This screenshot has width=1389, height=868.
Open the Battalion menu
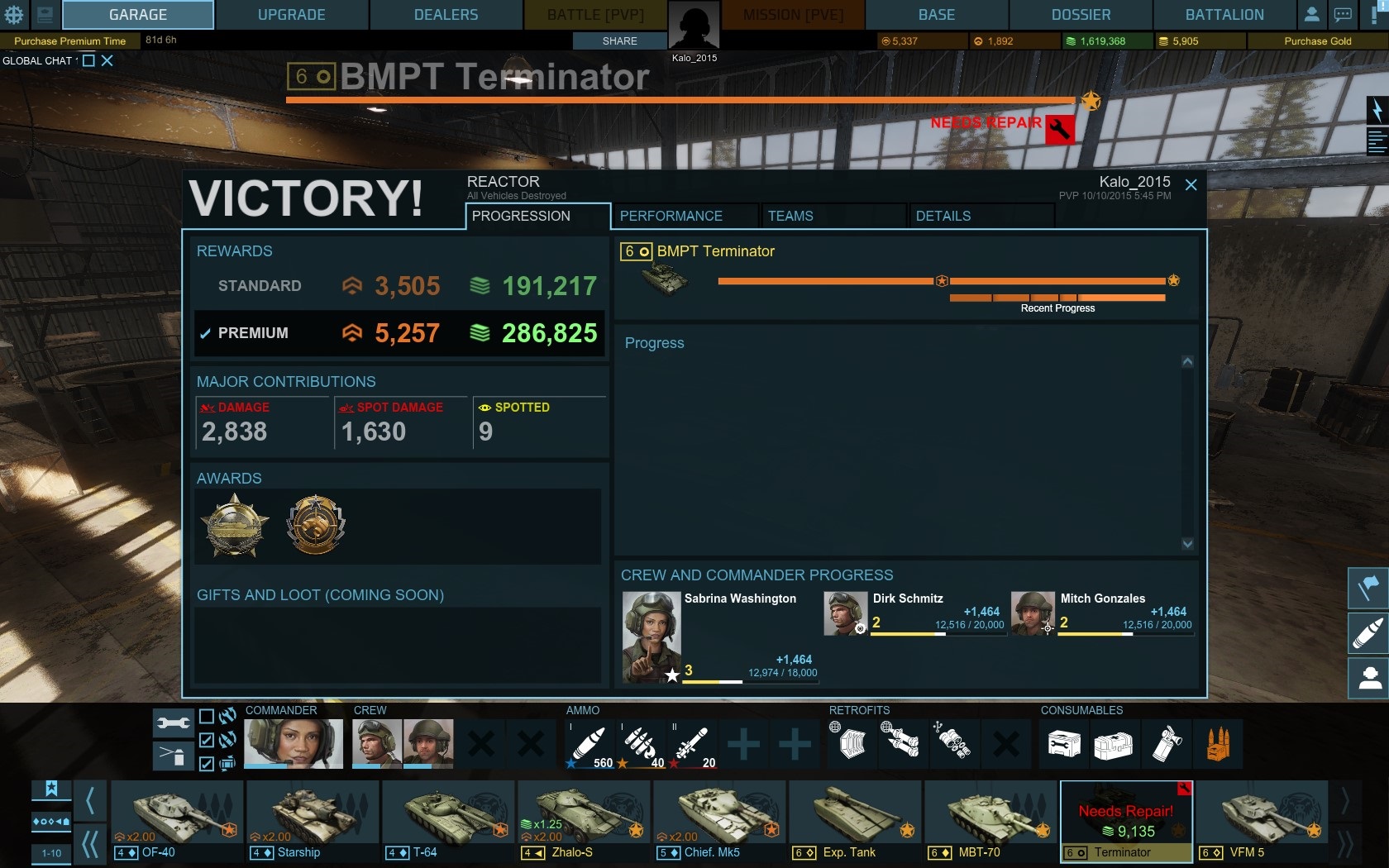[x=1224, y=15]
